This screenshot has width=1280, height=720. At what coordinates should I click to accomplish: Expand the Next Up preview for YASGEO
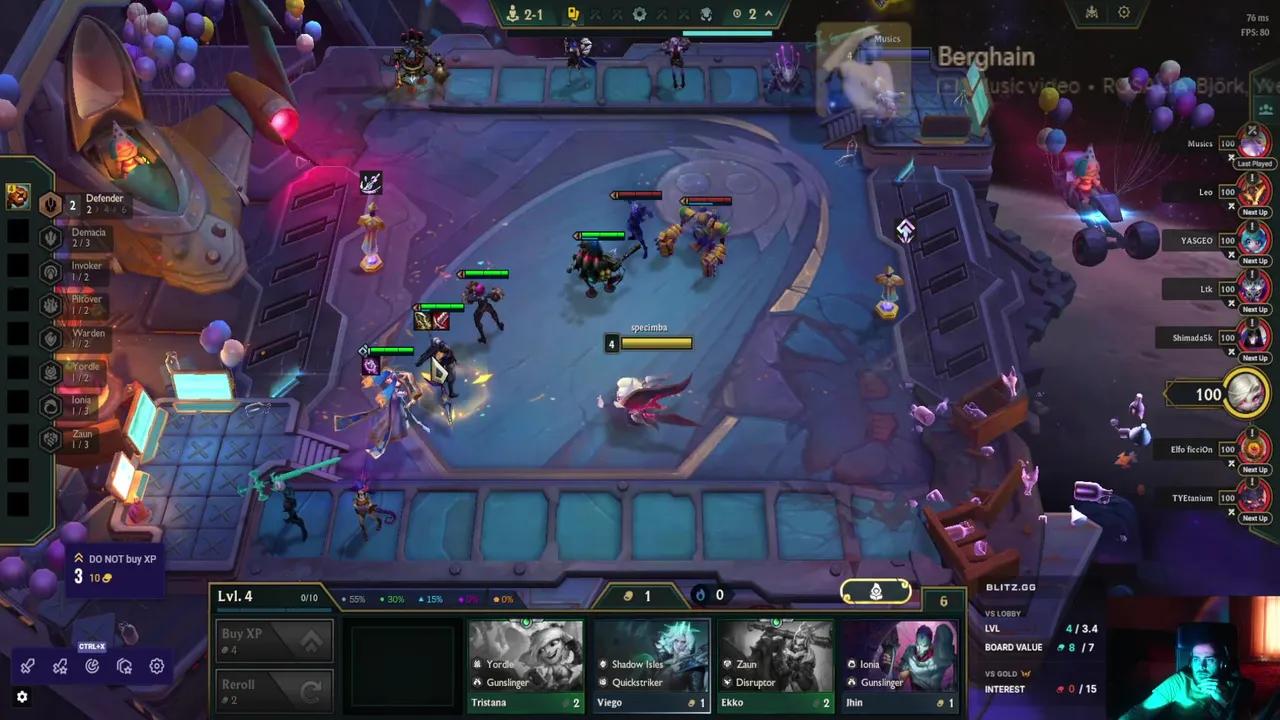pyautogui.click(x=1253, y=262)
